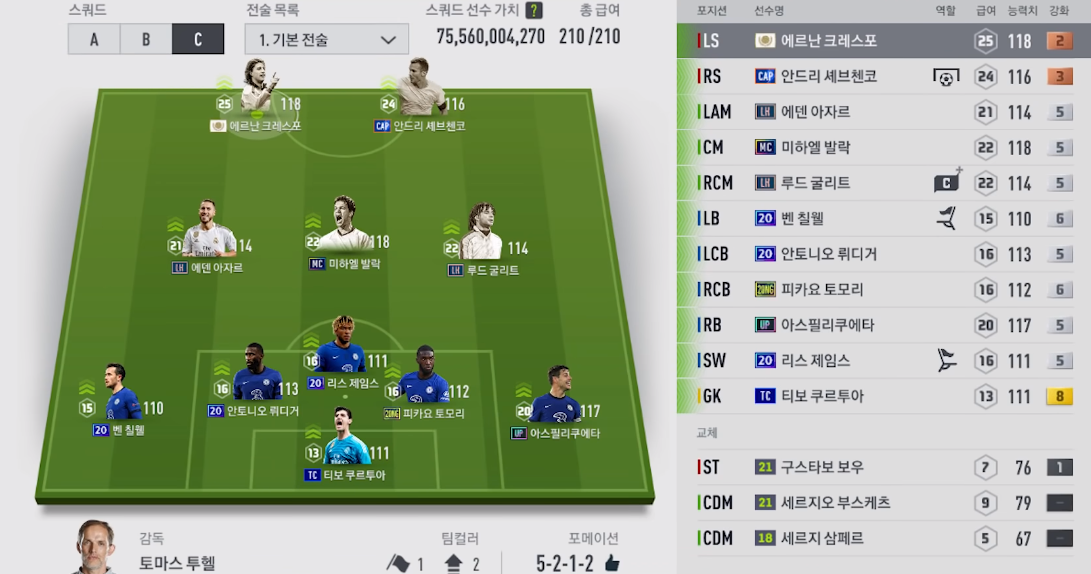Pick 아스필리쿠에타 card on the pitch
Image resolution: width=1091 pixels, height=574 pixels.
pos(556,400)
